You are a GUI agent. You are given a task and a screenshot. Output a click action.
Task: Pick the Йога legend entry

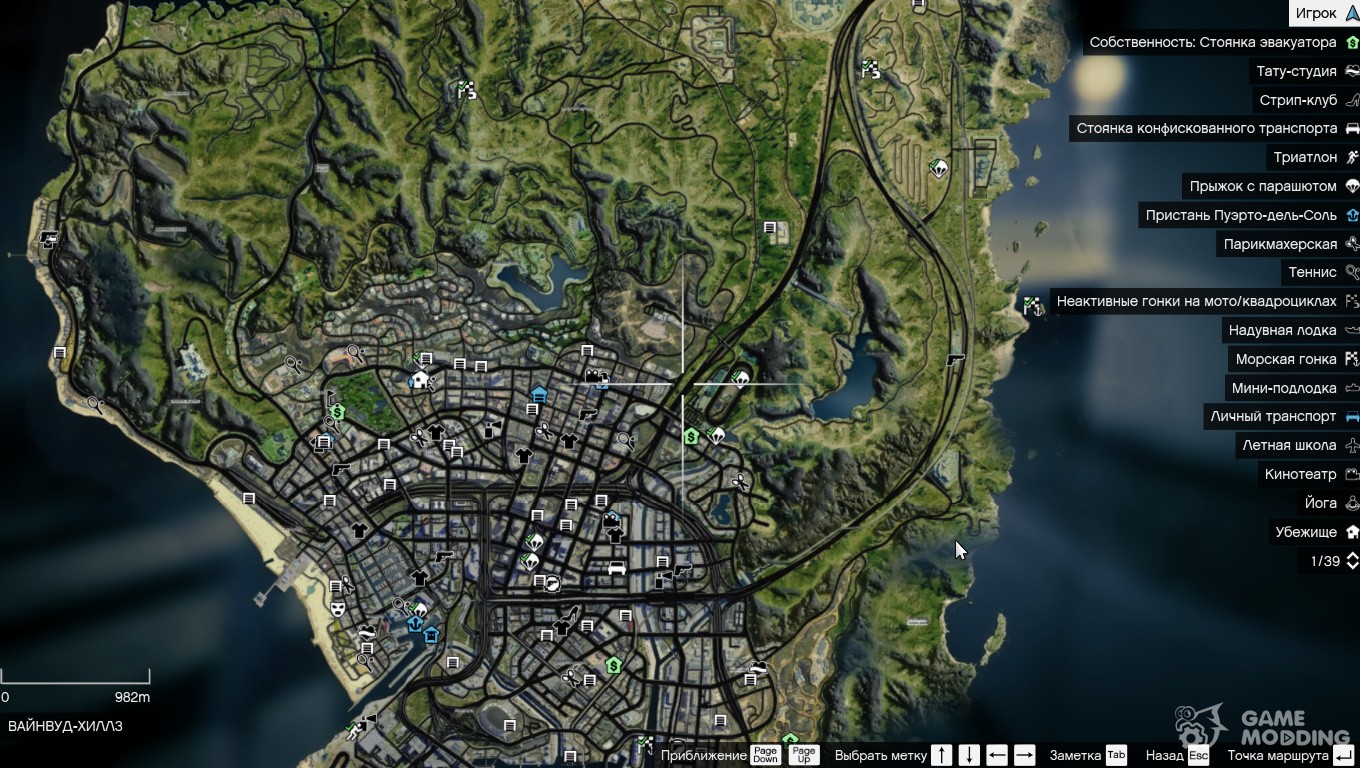[1320, 503]
